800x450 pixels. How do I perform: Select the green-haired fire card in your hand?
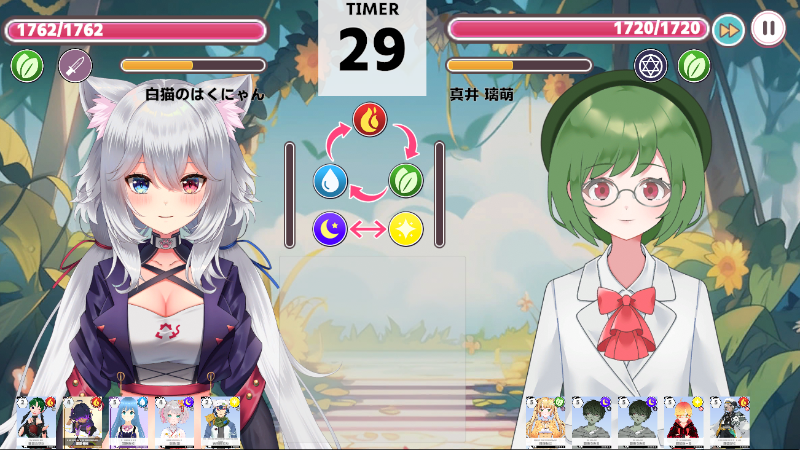point(35,421)
